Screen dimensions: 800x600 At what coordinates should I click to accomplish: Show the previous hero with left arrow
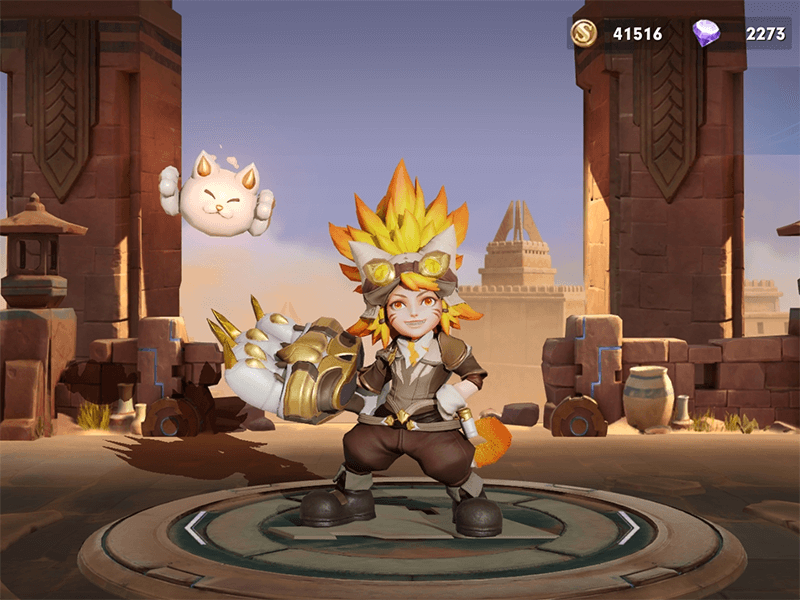tap(194, 528)
